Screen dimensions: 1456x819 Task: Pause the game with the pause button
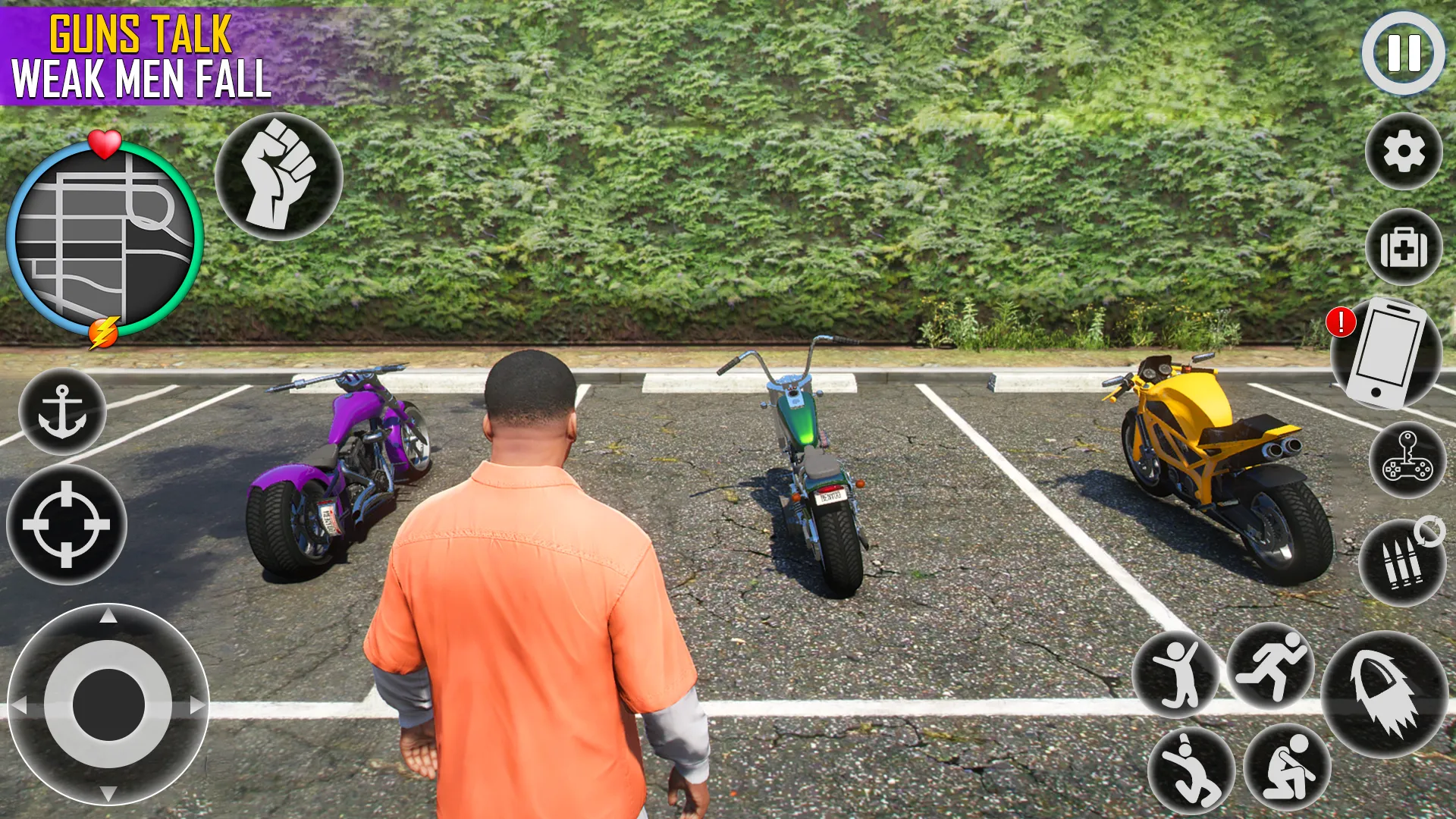pyautogui.click(x=1403, y=53)
